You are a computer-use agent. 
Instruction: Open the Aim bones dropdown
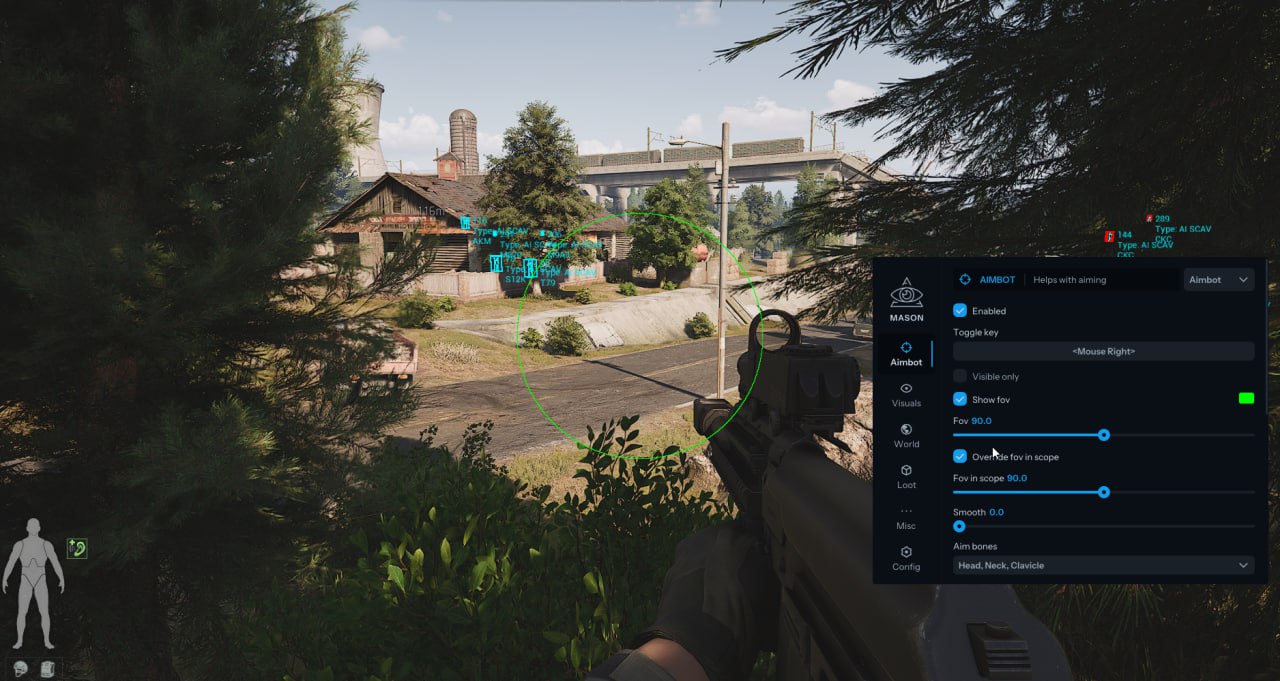(1103, 565)
